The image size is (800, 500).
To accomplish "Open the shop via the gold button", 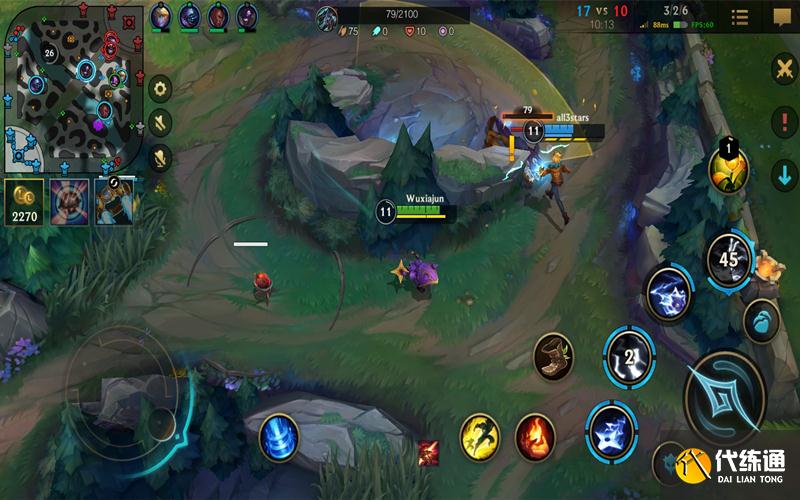I will pyautogui.click(x=23, y=200).
